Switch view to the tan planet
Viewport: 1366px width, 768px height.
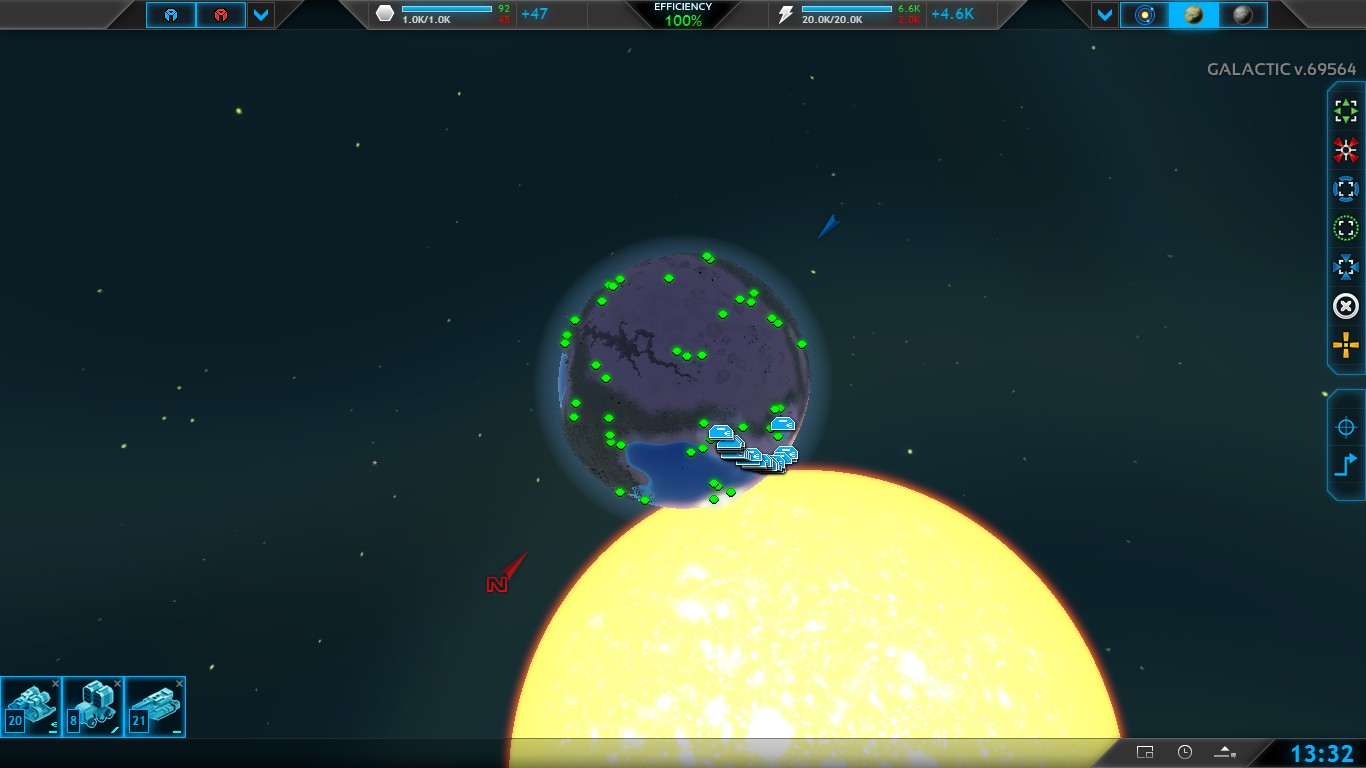(1193, 15)
